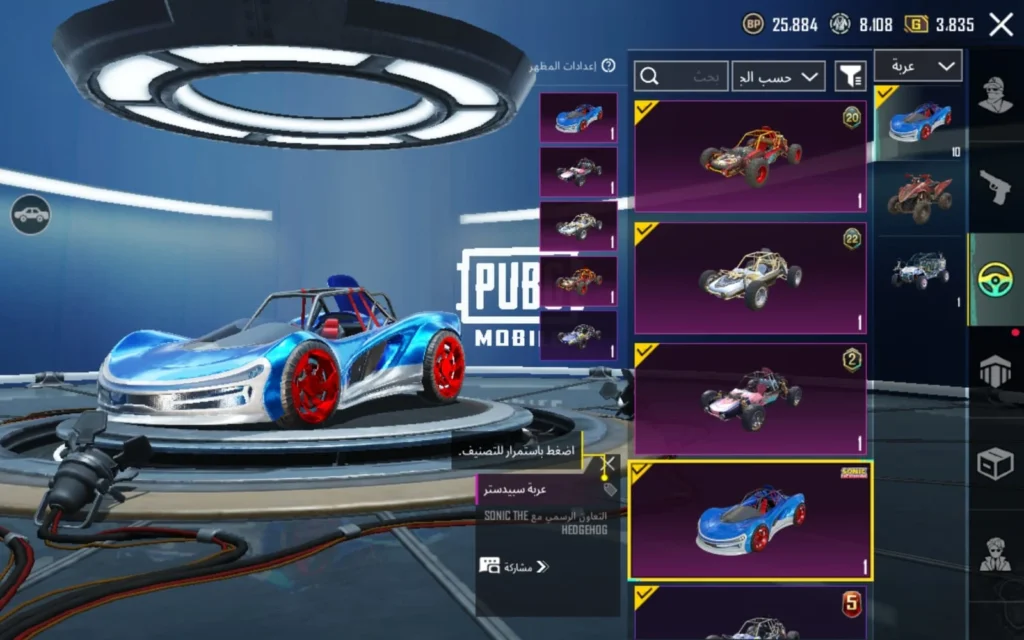The height and width of the screenshot is (640, 1024).
Task: Share the speedster skin via share button
Action: click(514, 566)
